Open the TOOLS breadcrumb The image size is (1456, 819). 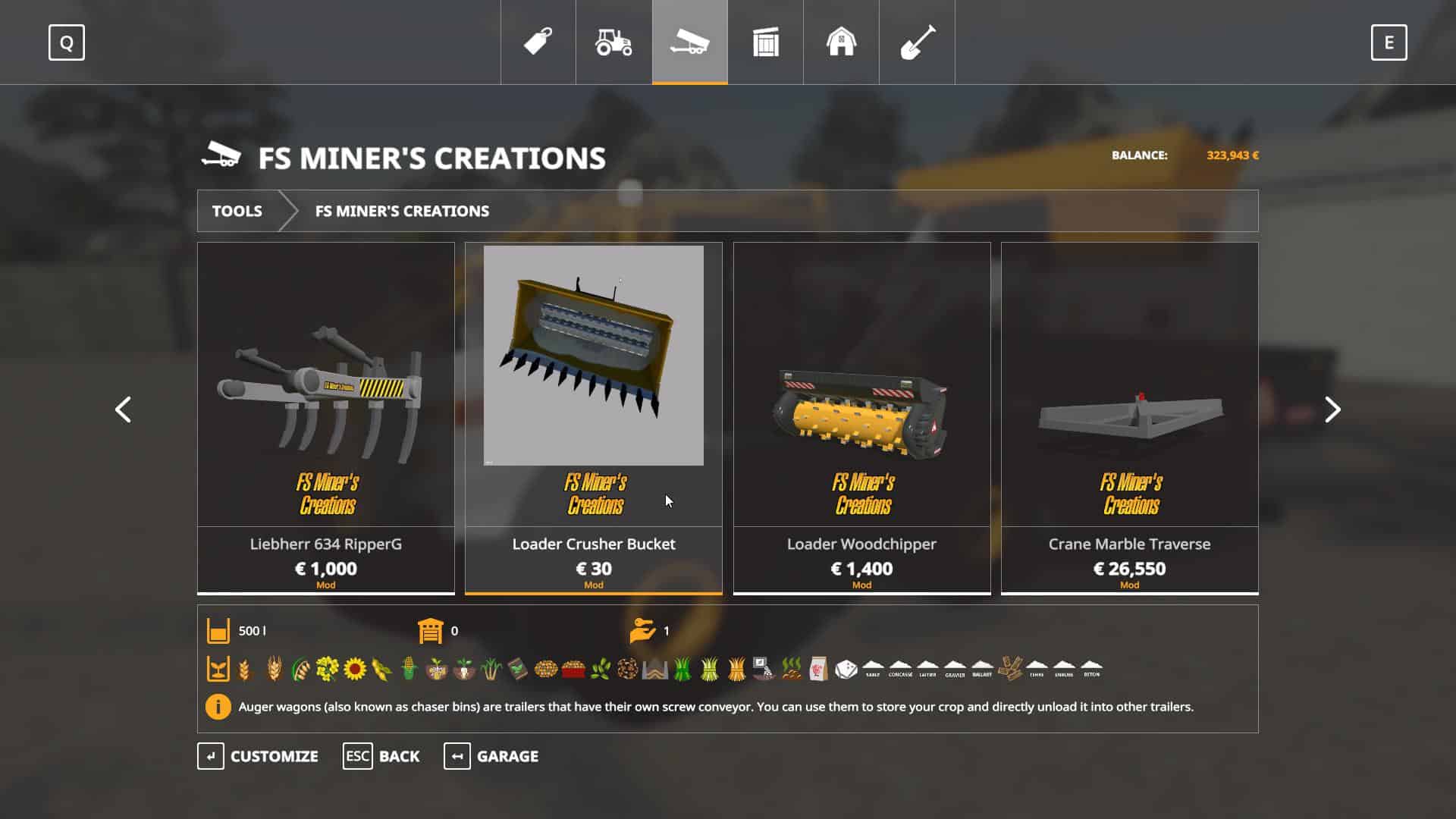pyautogui.click(x=237, y=212)
